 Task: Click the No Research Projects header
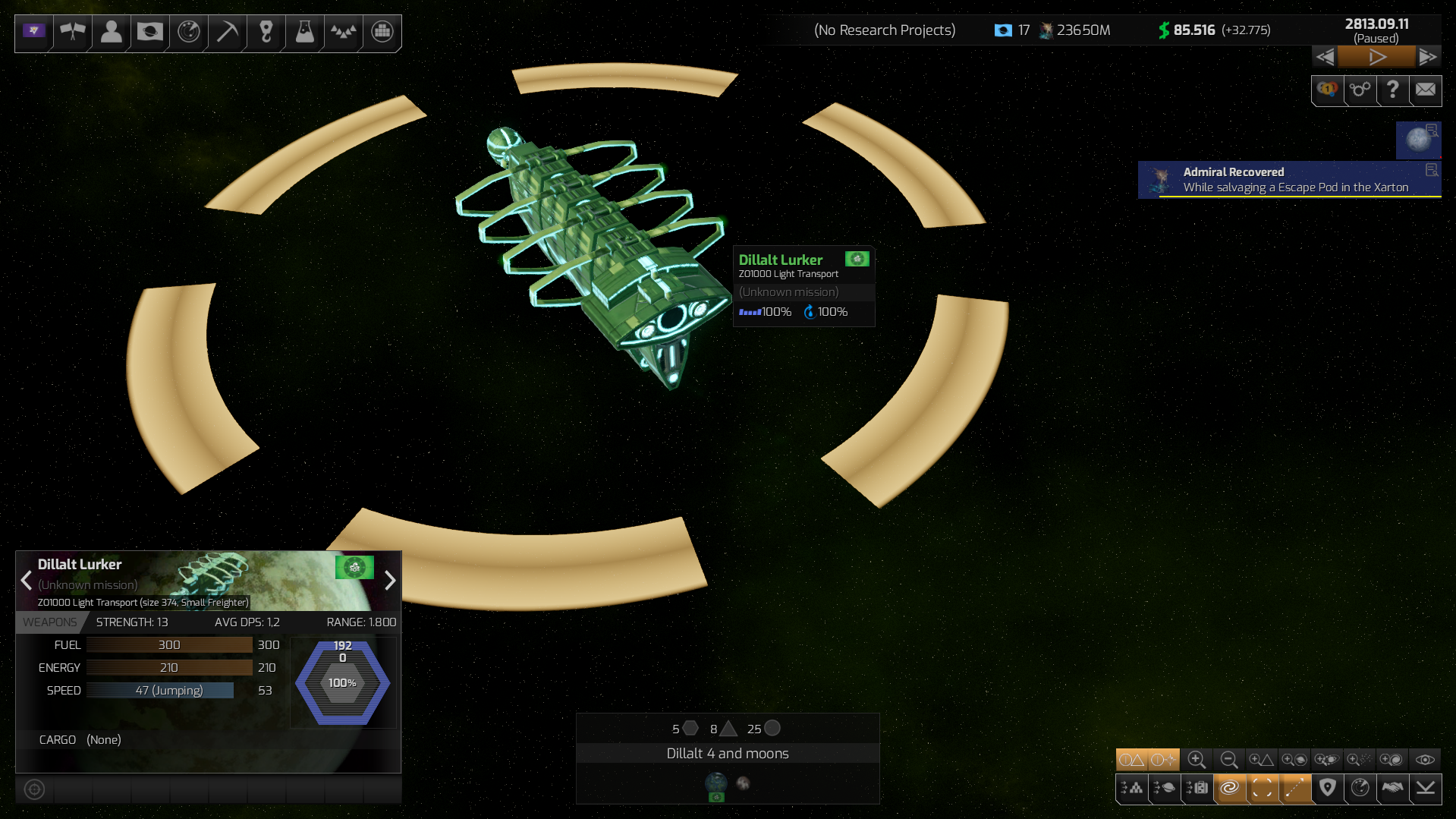885,30
